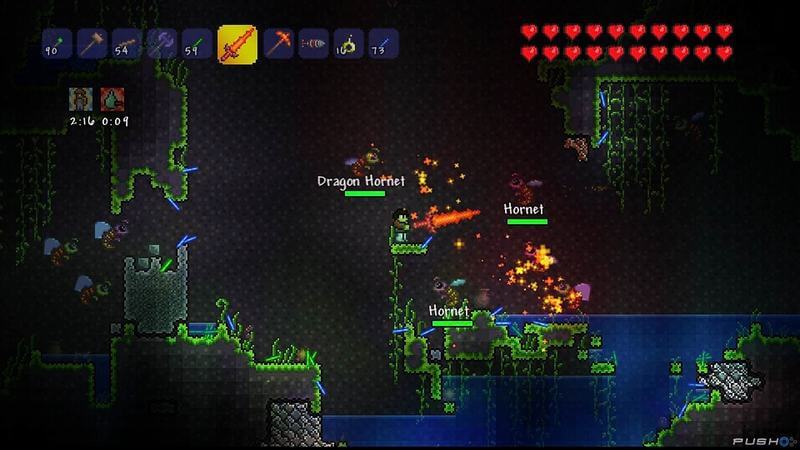Select the highlighted fiery sword slot
The width and height of the screenshot is (800, 450).
(237, 44)
